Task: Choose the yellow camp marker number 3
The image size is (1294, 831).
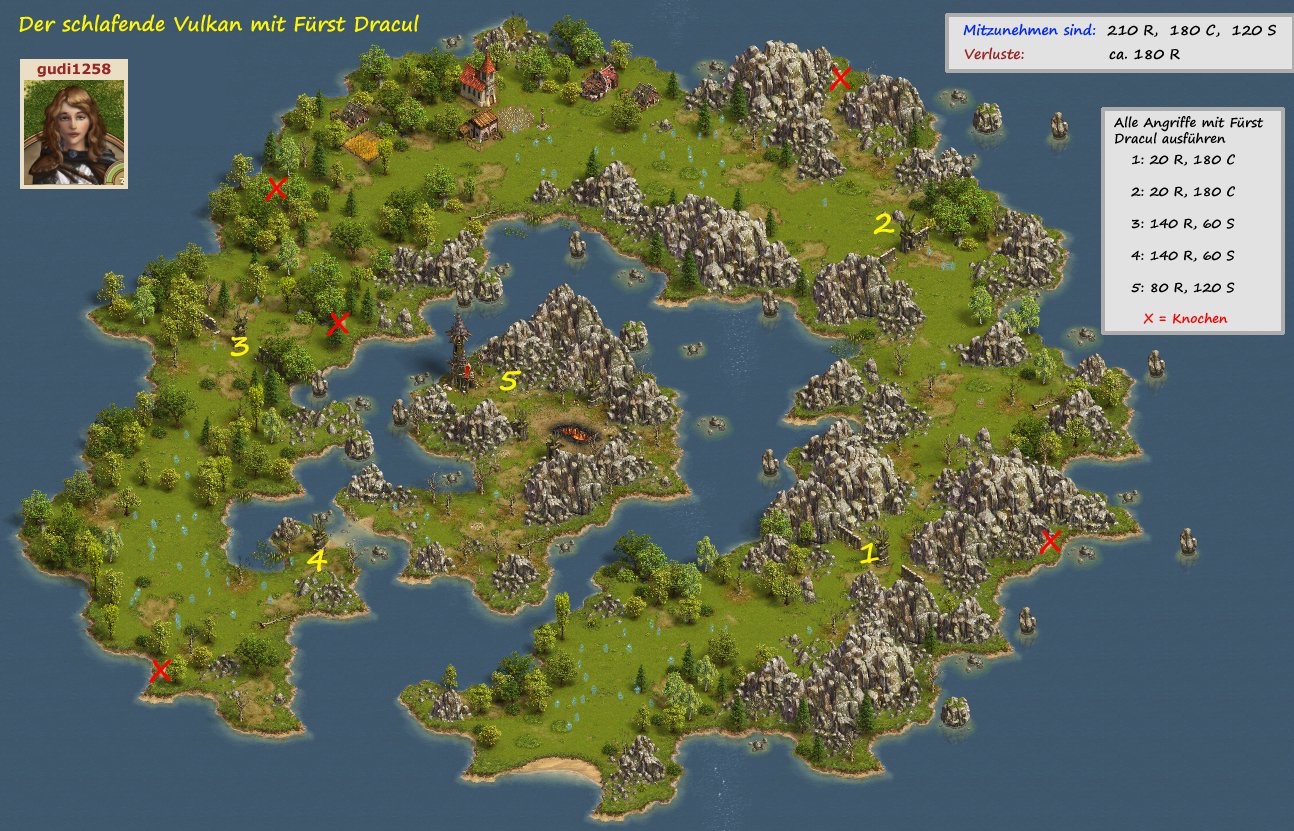Action: (x=239, y=347)
